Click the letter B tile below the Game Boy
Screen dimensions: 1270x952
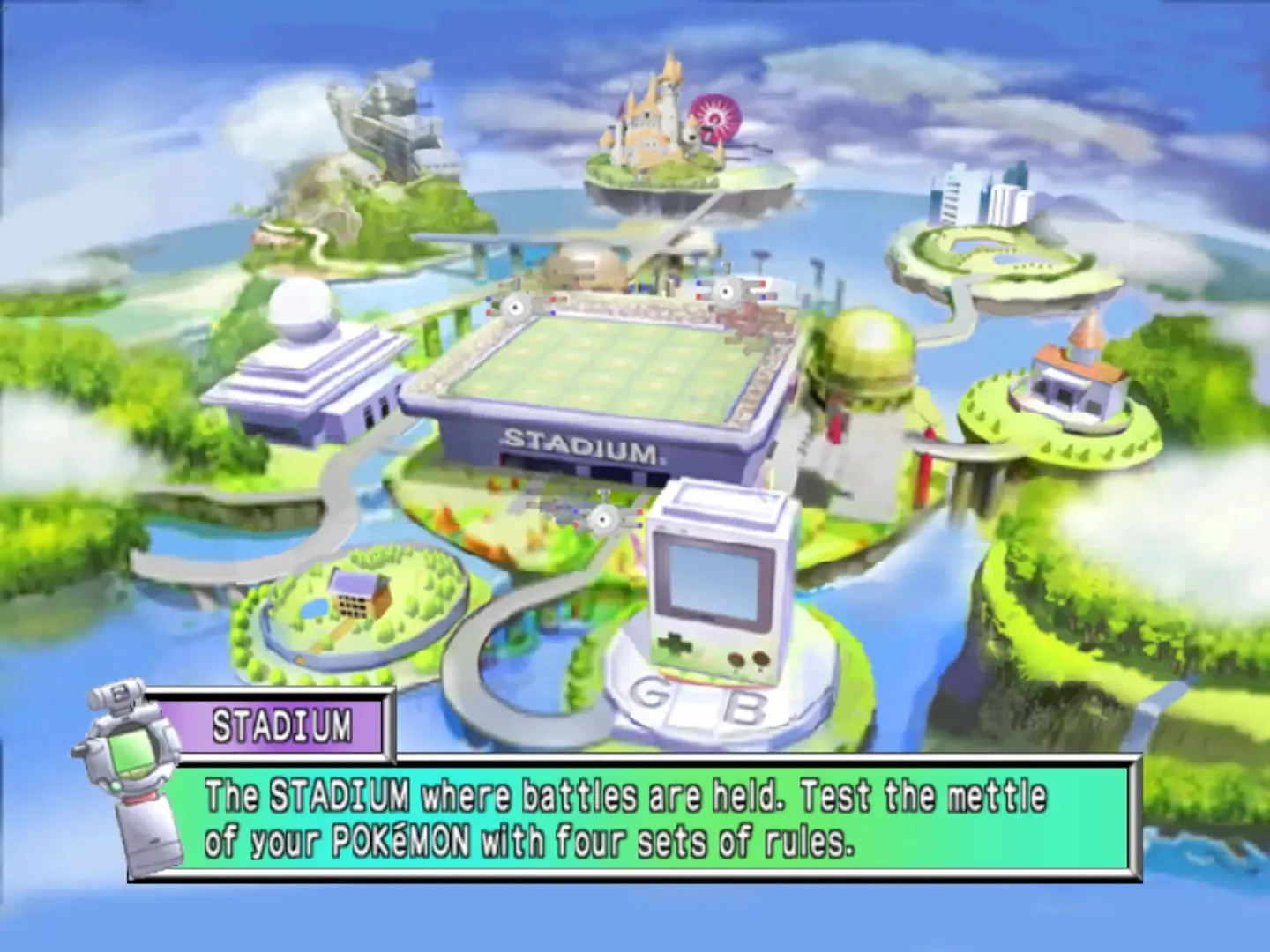tap(743, 705)
